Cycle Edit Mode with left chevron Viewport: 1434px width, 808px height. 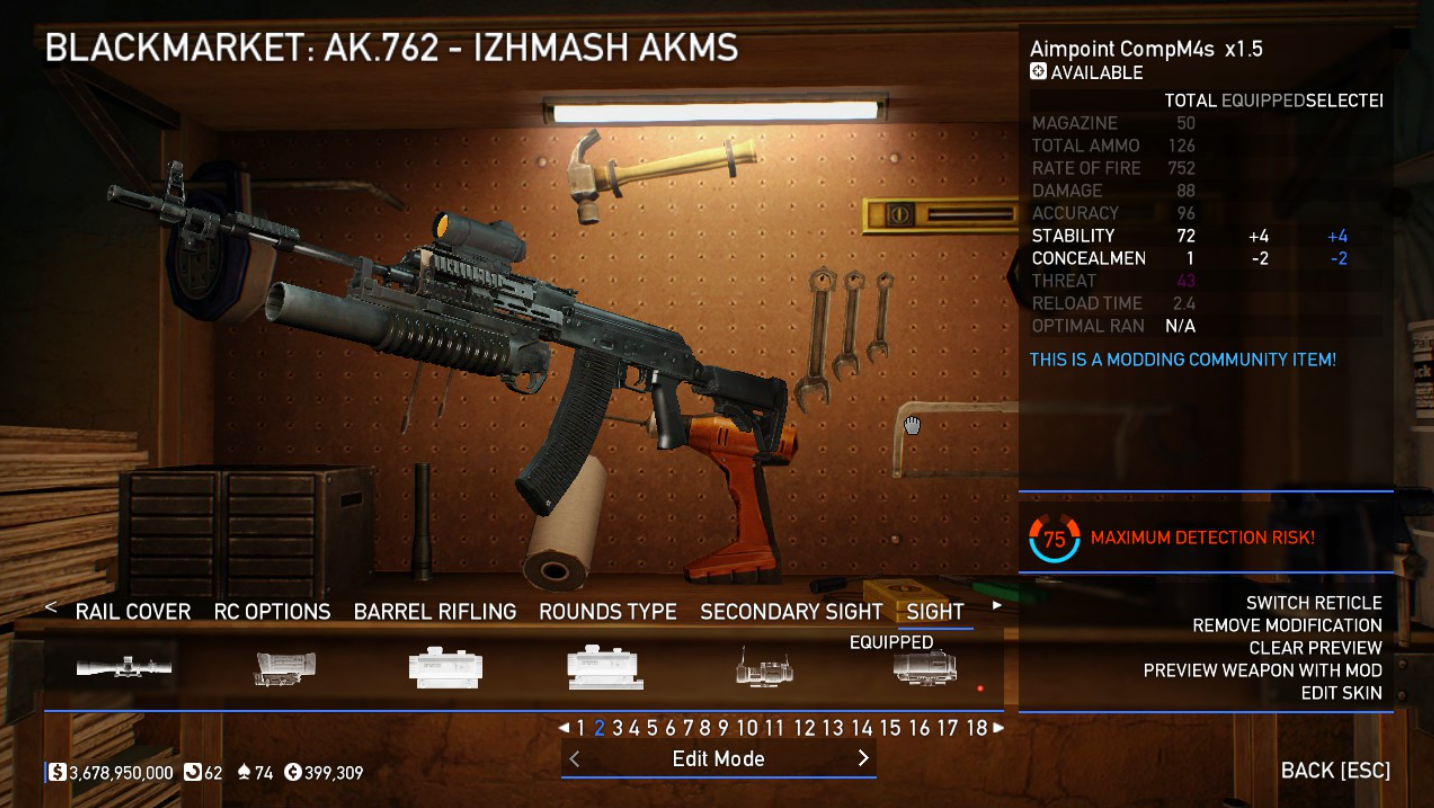pos(574,759)
